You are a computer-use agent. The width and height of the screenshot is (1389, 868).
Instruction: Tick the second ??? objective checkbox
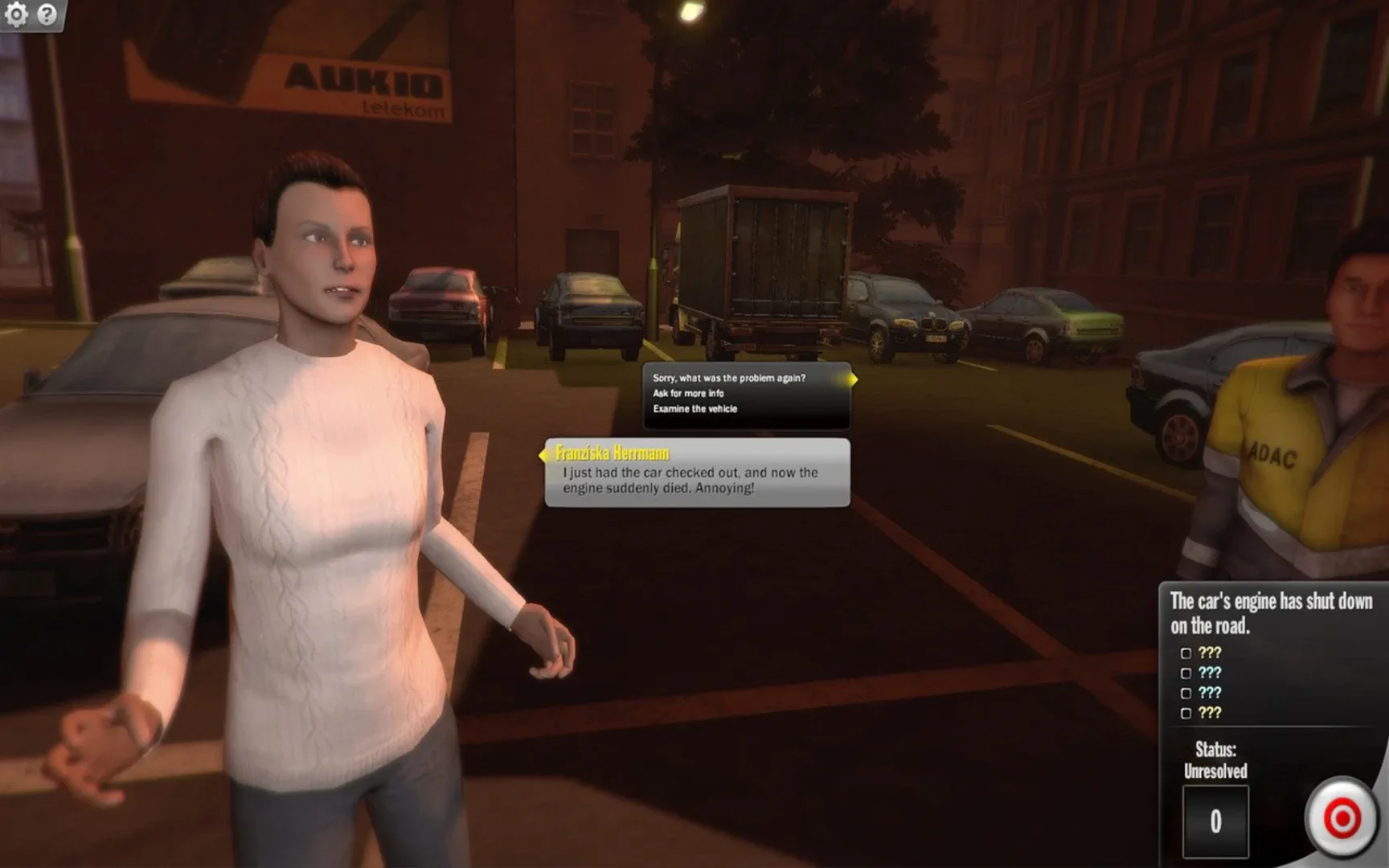(x=1186, y=674)
